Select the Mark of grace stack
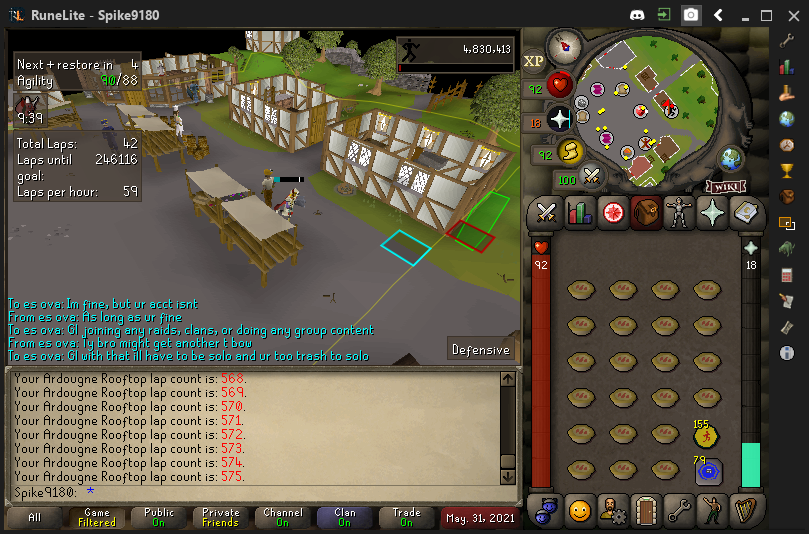This screenshot has width=809, height=534. (707, 435)
